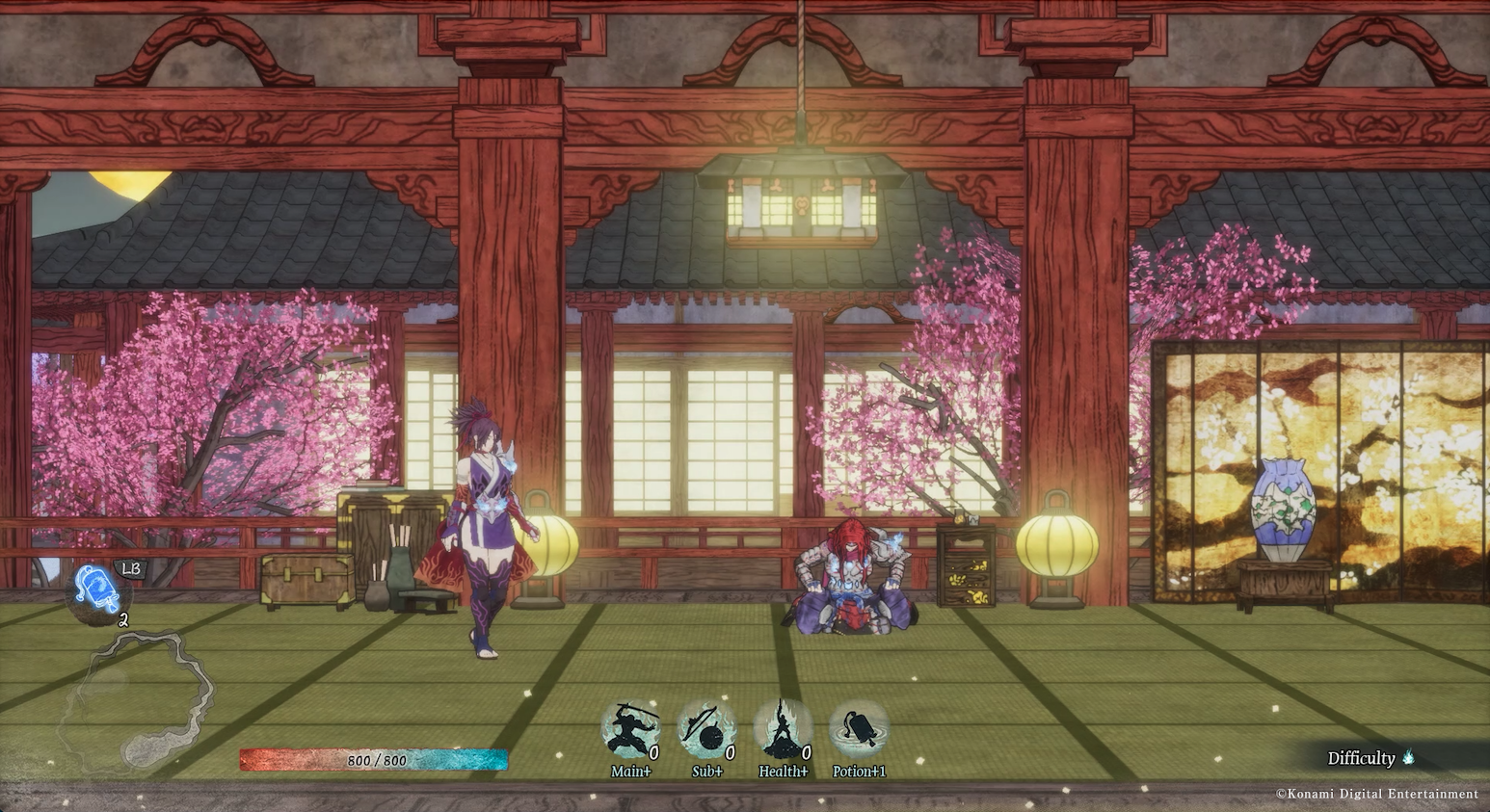Click the blue potion flask icon
Image resolution: width=1490 pixels, height=812 pixels.
(97, 589)
